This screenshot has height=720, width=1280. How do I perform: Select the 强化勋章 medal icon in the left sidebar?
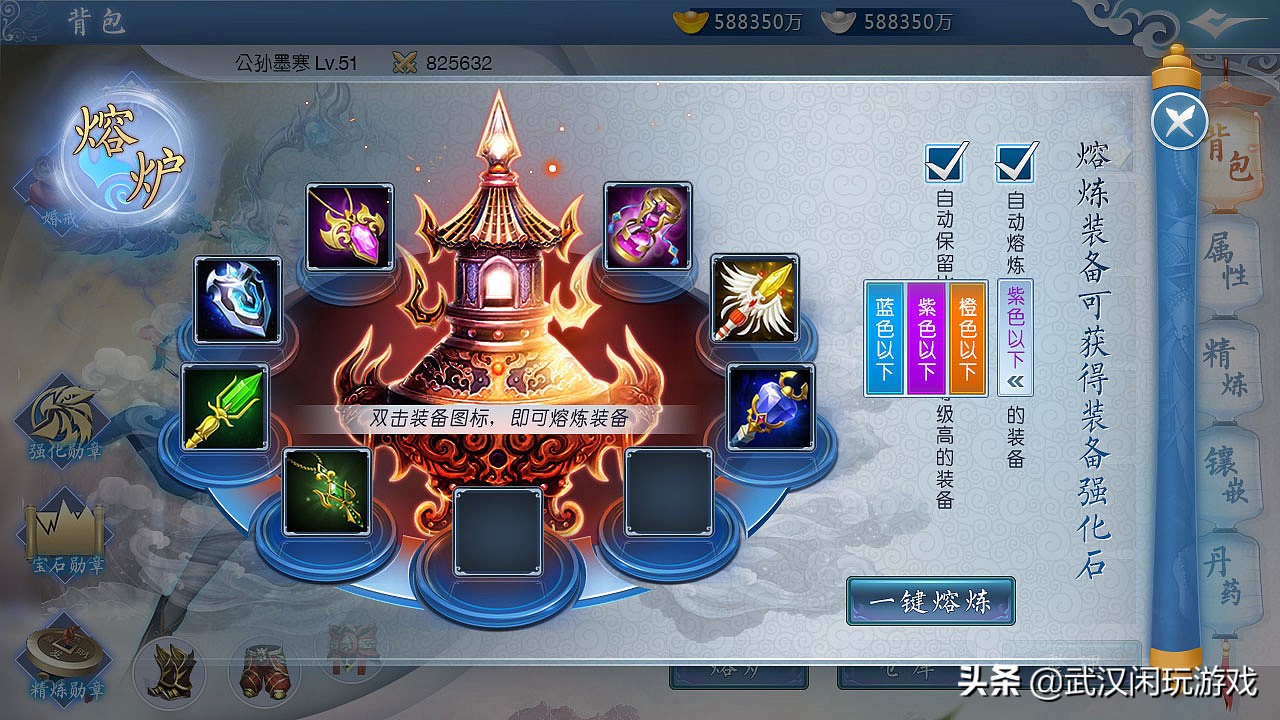click(62, 410)
